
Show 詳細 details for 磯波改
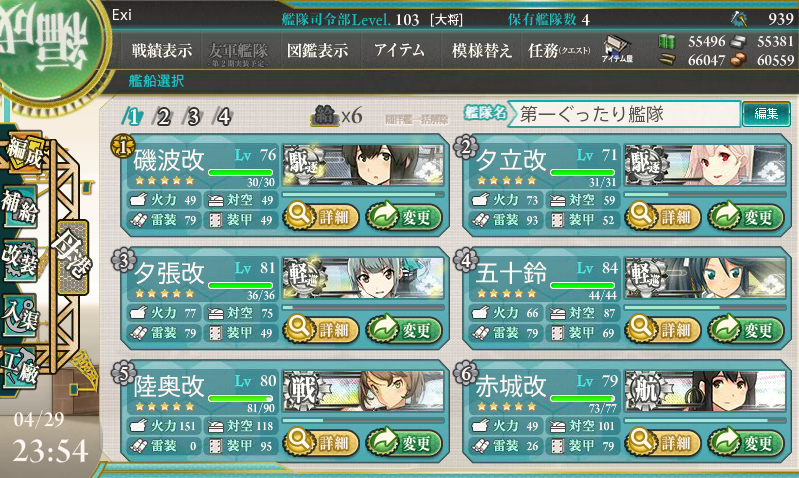point(316,213)
